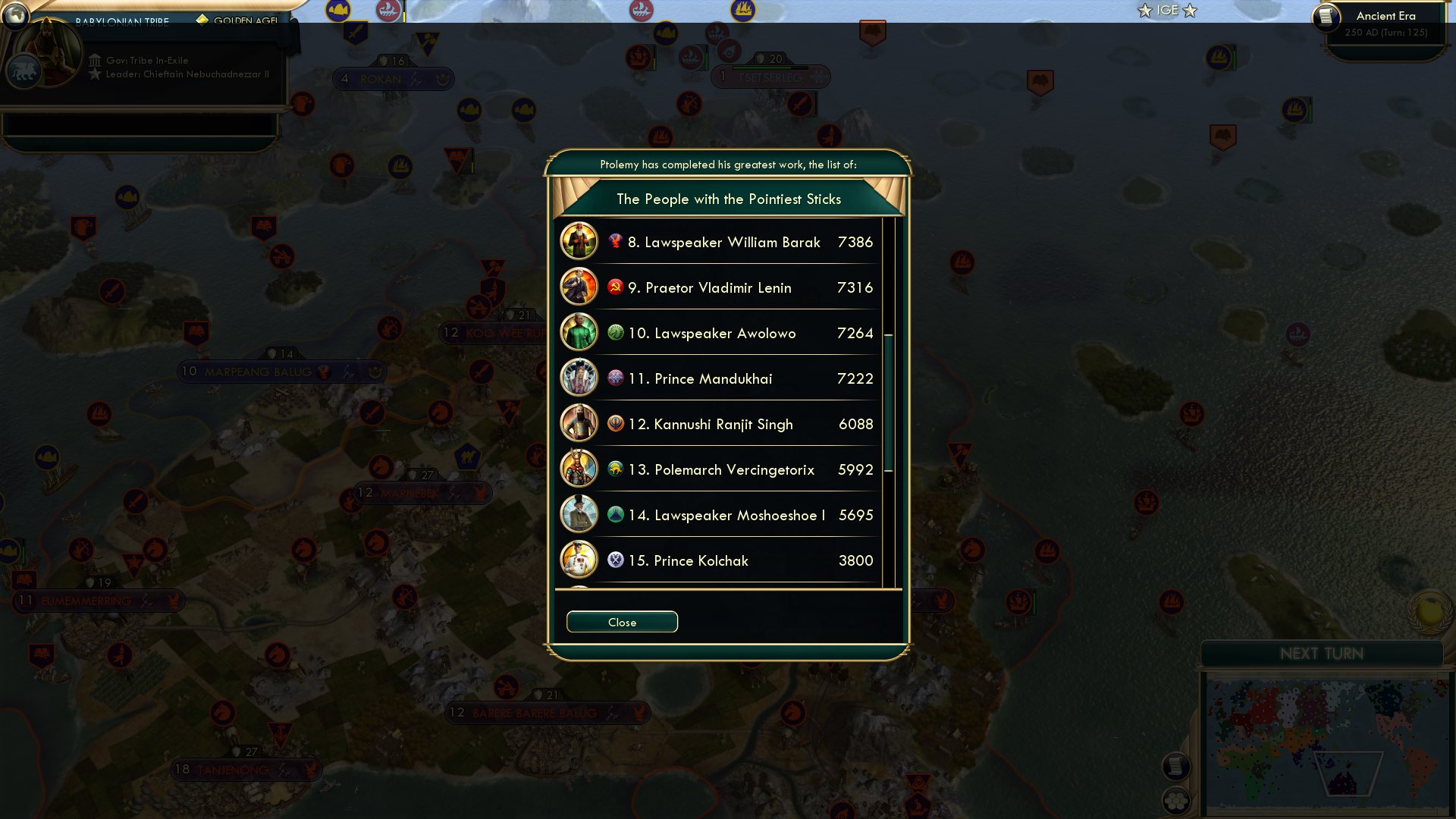Toggle the star right of IGE

coord(1189,11)
